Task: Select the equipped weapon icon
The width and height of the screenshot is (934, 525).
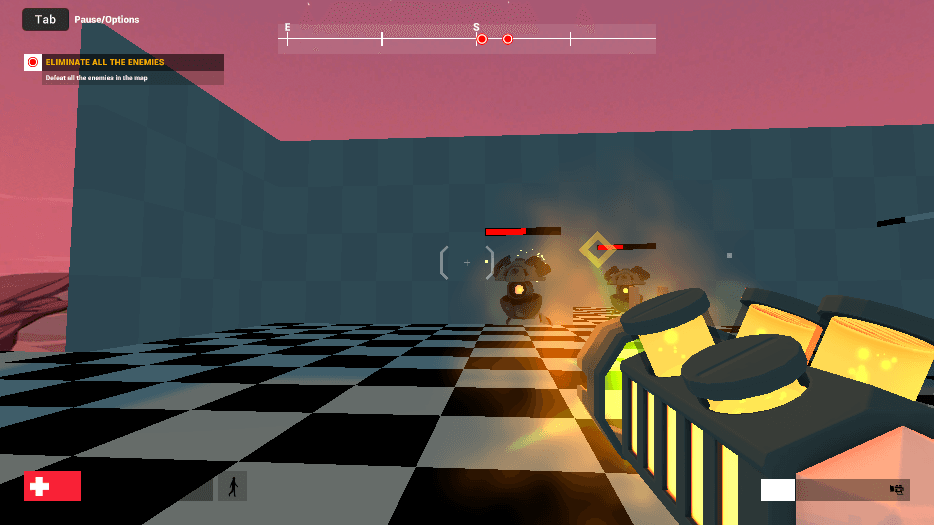Action: 896,489
